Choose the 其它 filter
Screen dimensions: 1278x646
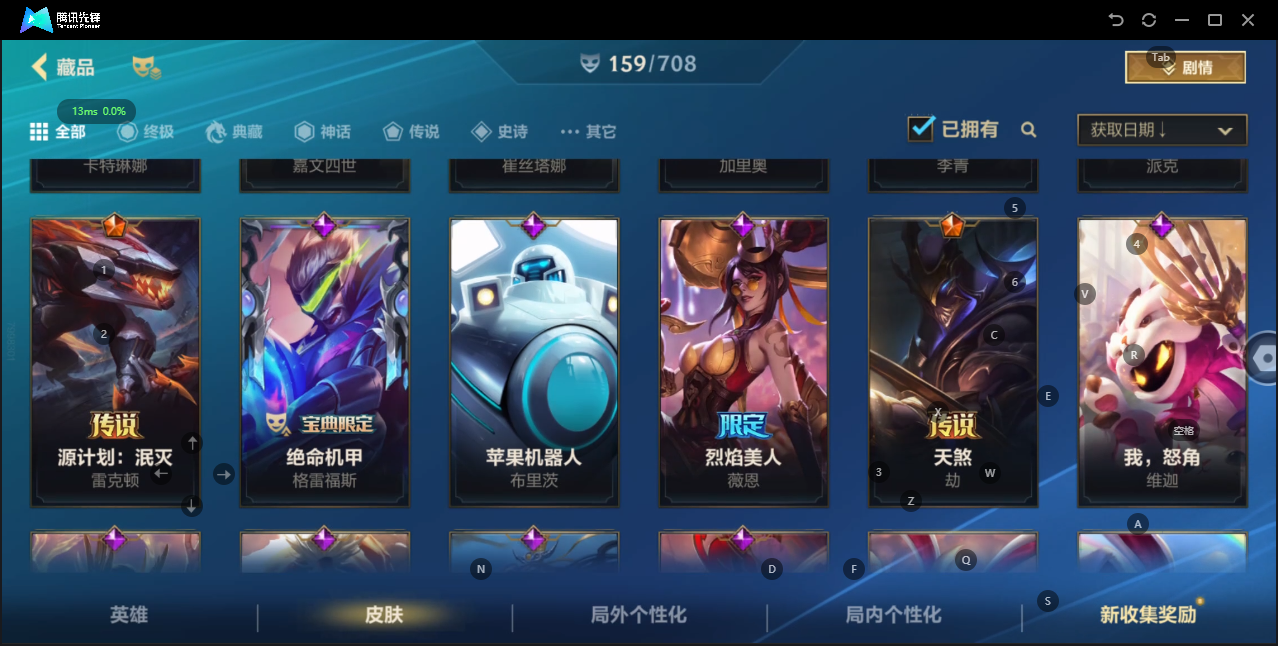[588, 132]
